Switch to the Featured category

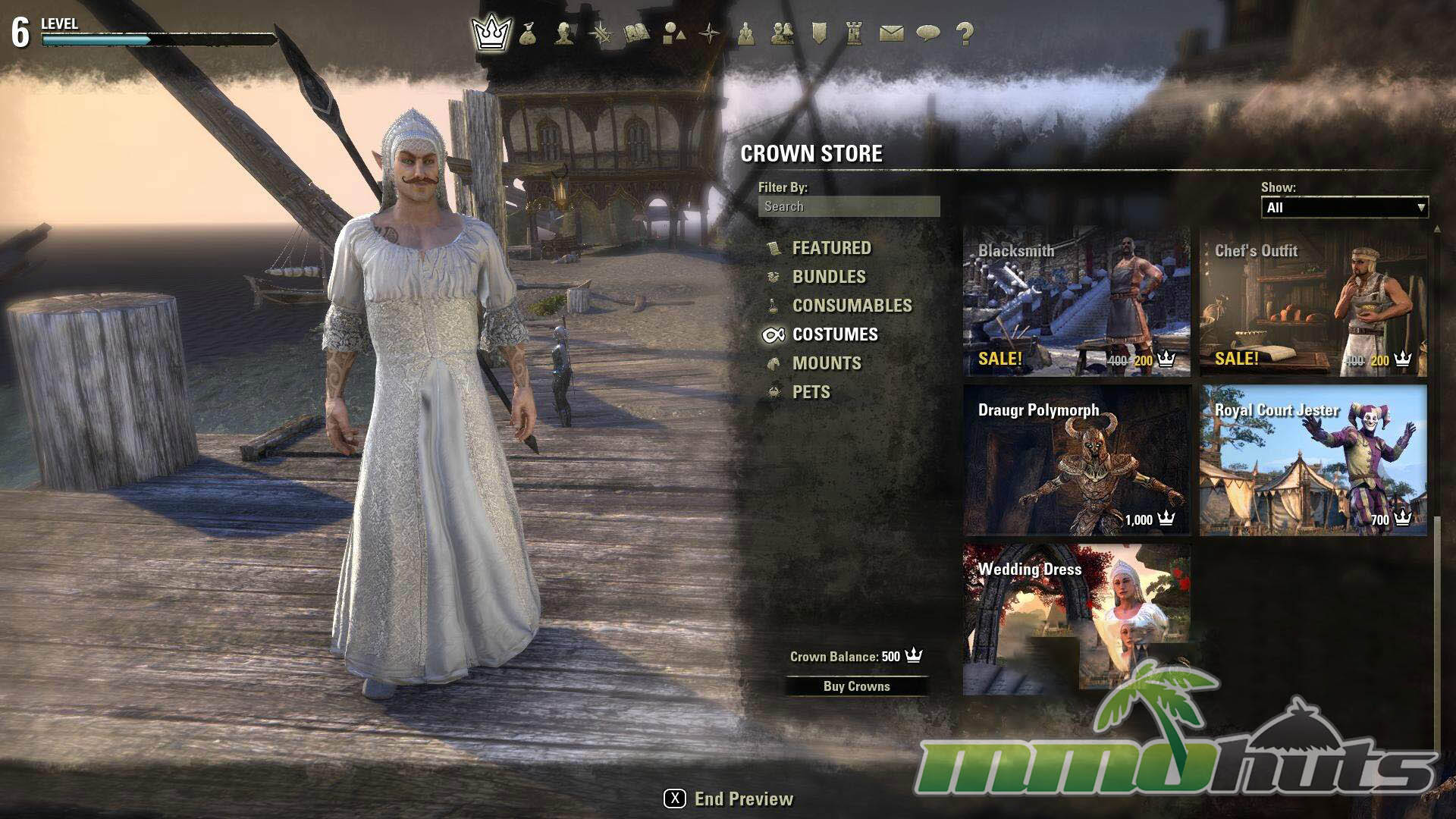[x=831, y=248]
